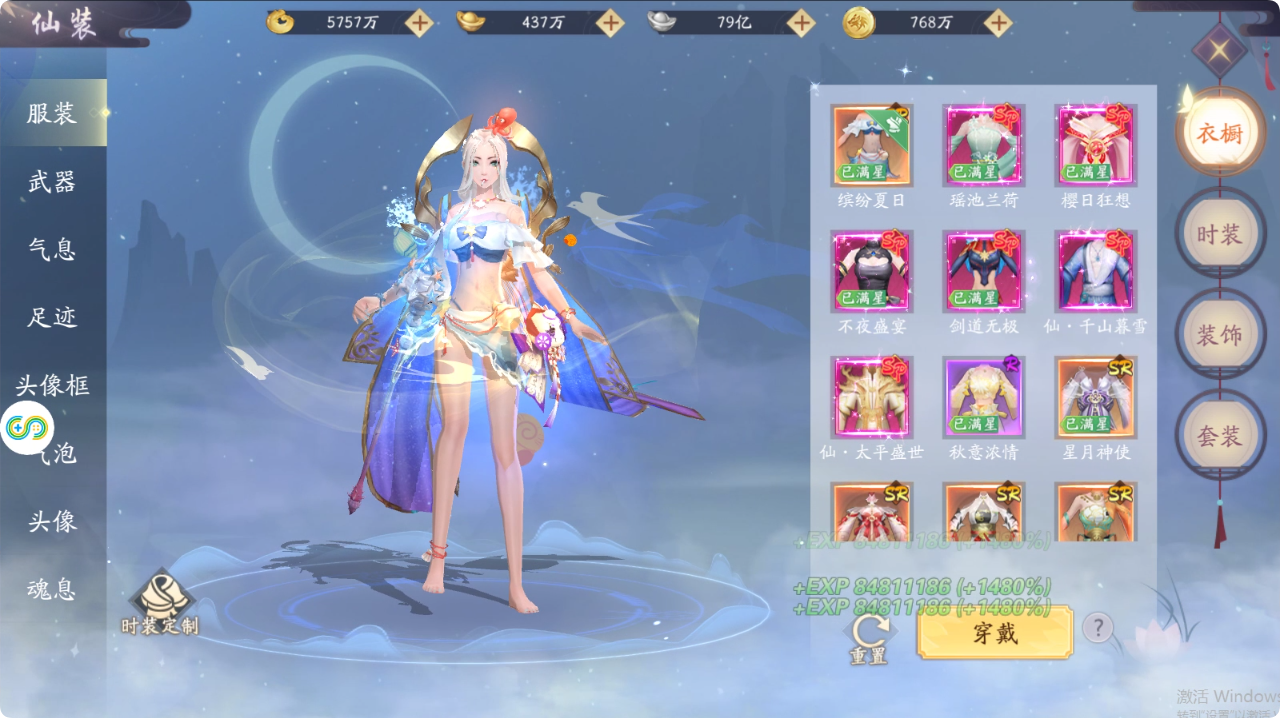
Task: Switch to the 时装 lantern tab
Action: [1219, 234]
